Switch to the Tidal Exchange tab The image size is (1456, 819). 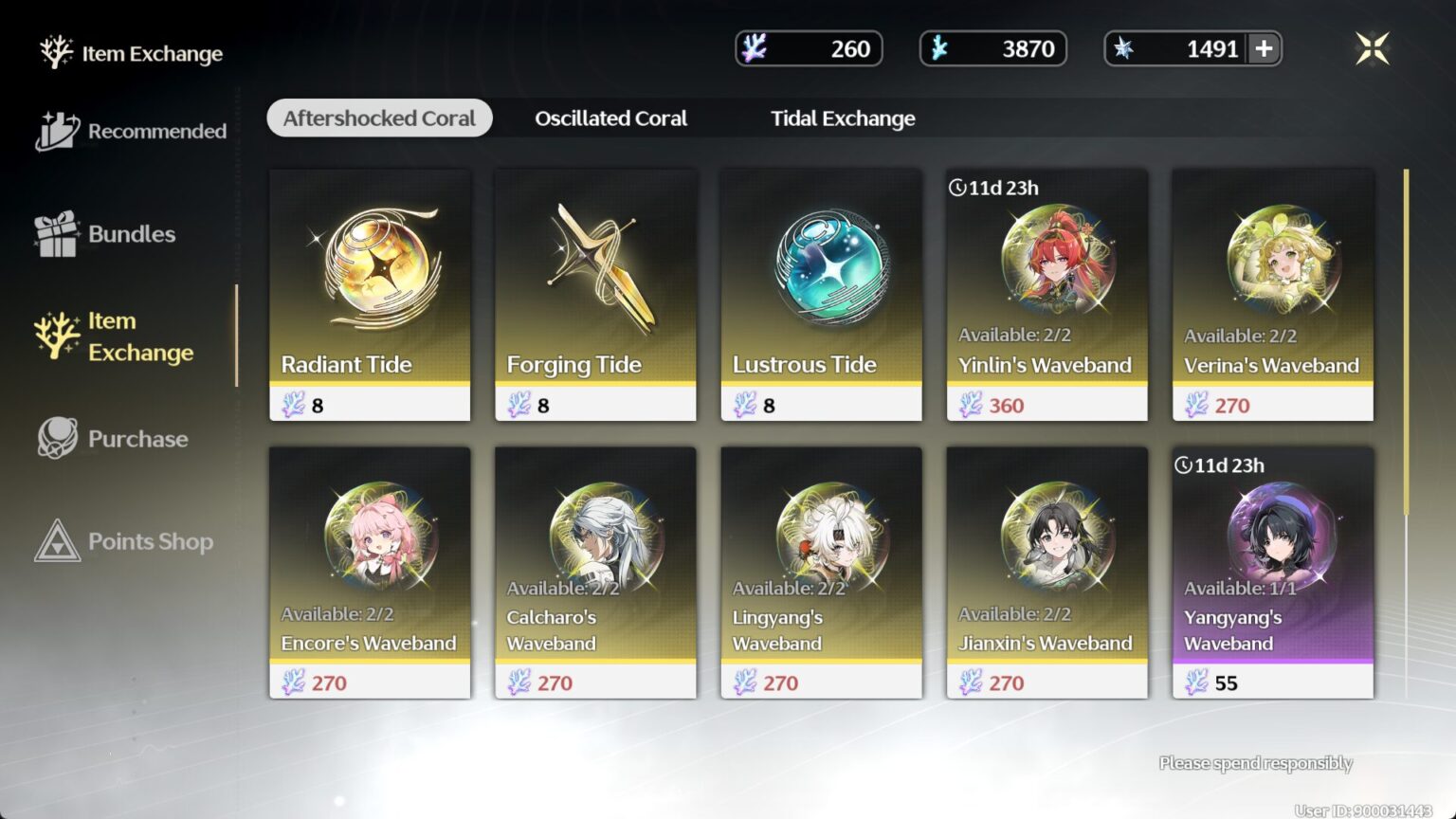coord(842,118)
